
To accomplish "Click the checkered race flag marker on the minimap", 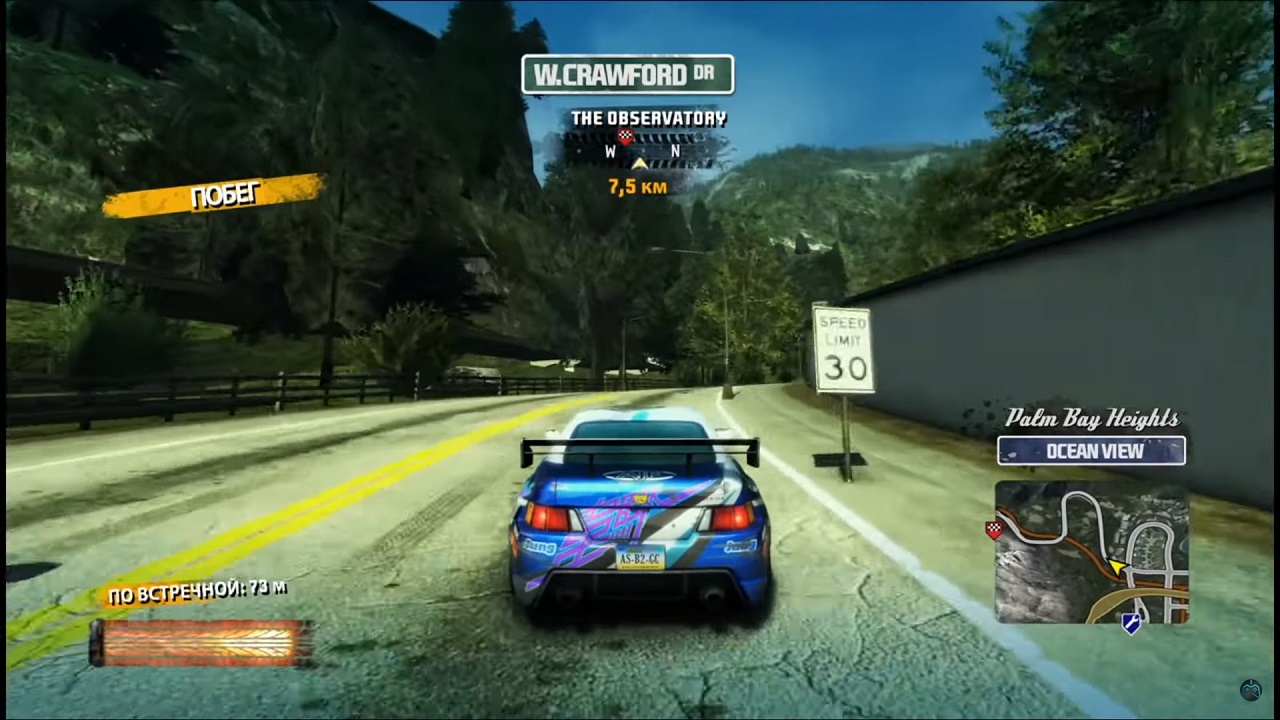I will [994, 530].
